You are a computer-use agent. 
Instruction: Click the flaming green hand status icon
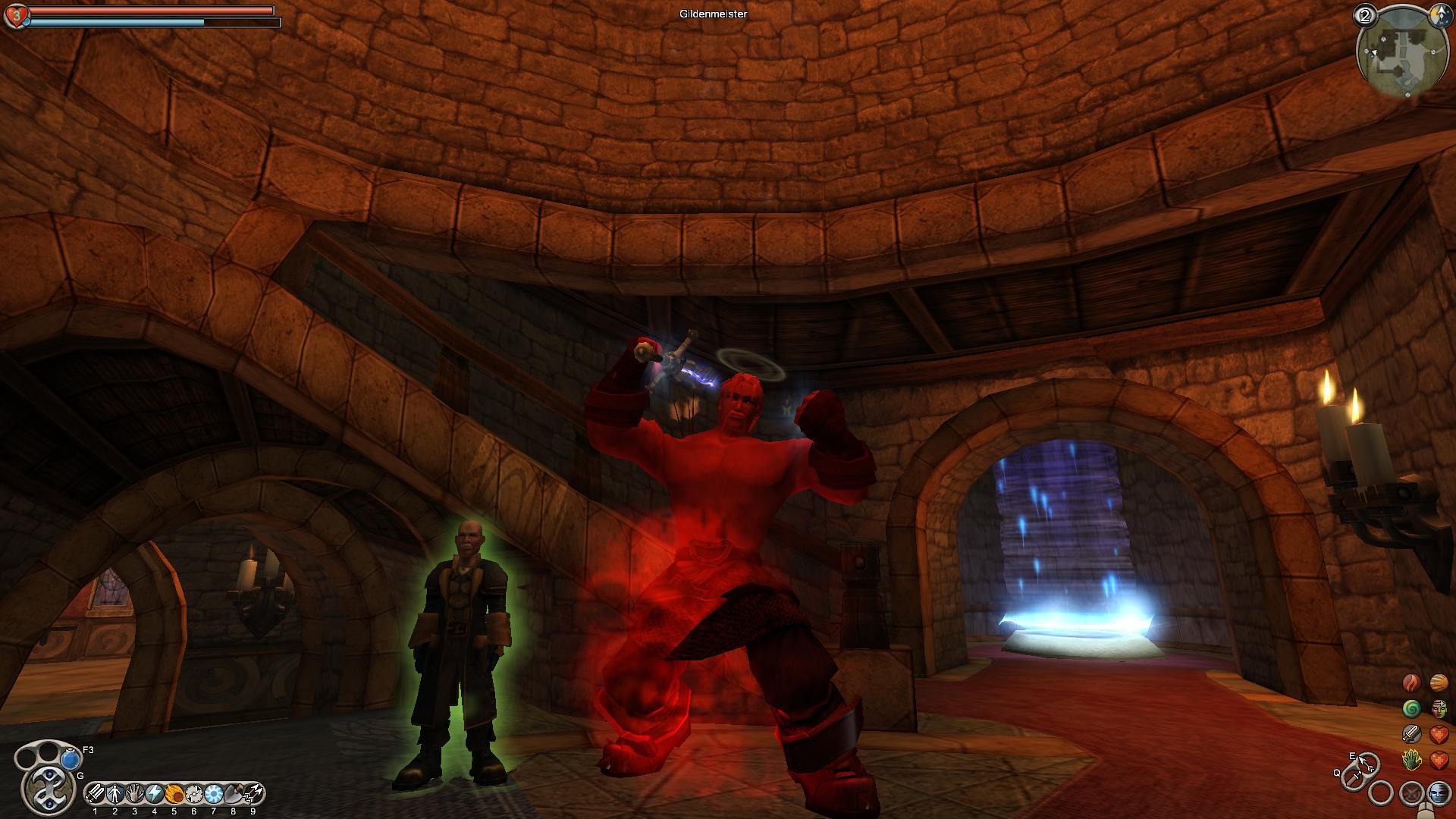[1411, 759]
